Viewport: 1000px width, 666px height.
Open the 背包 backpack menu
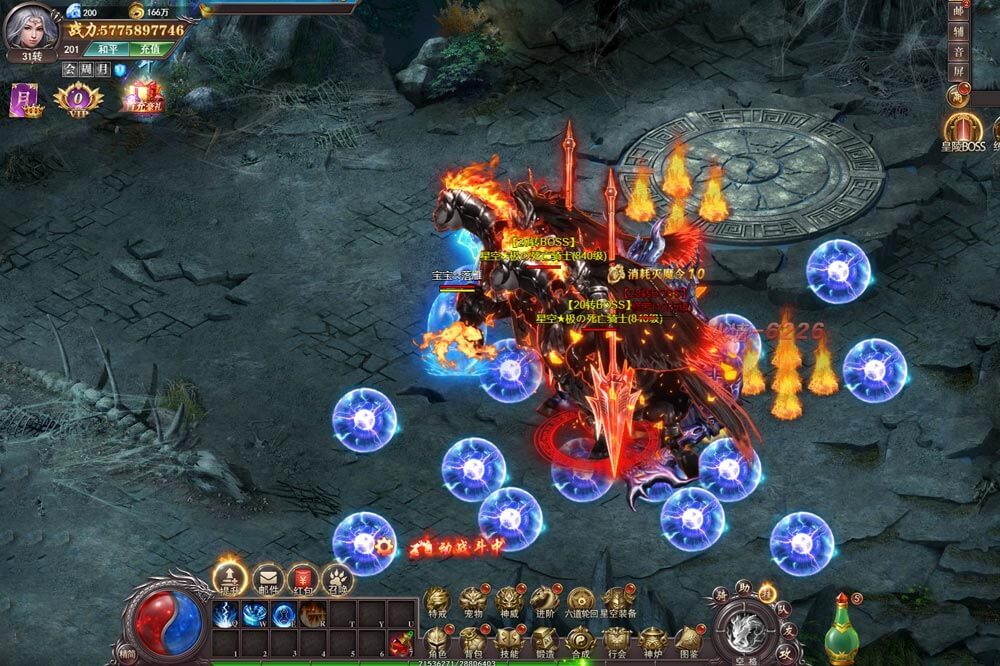point(472,640)
